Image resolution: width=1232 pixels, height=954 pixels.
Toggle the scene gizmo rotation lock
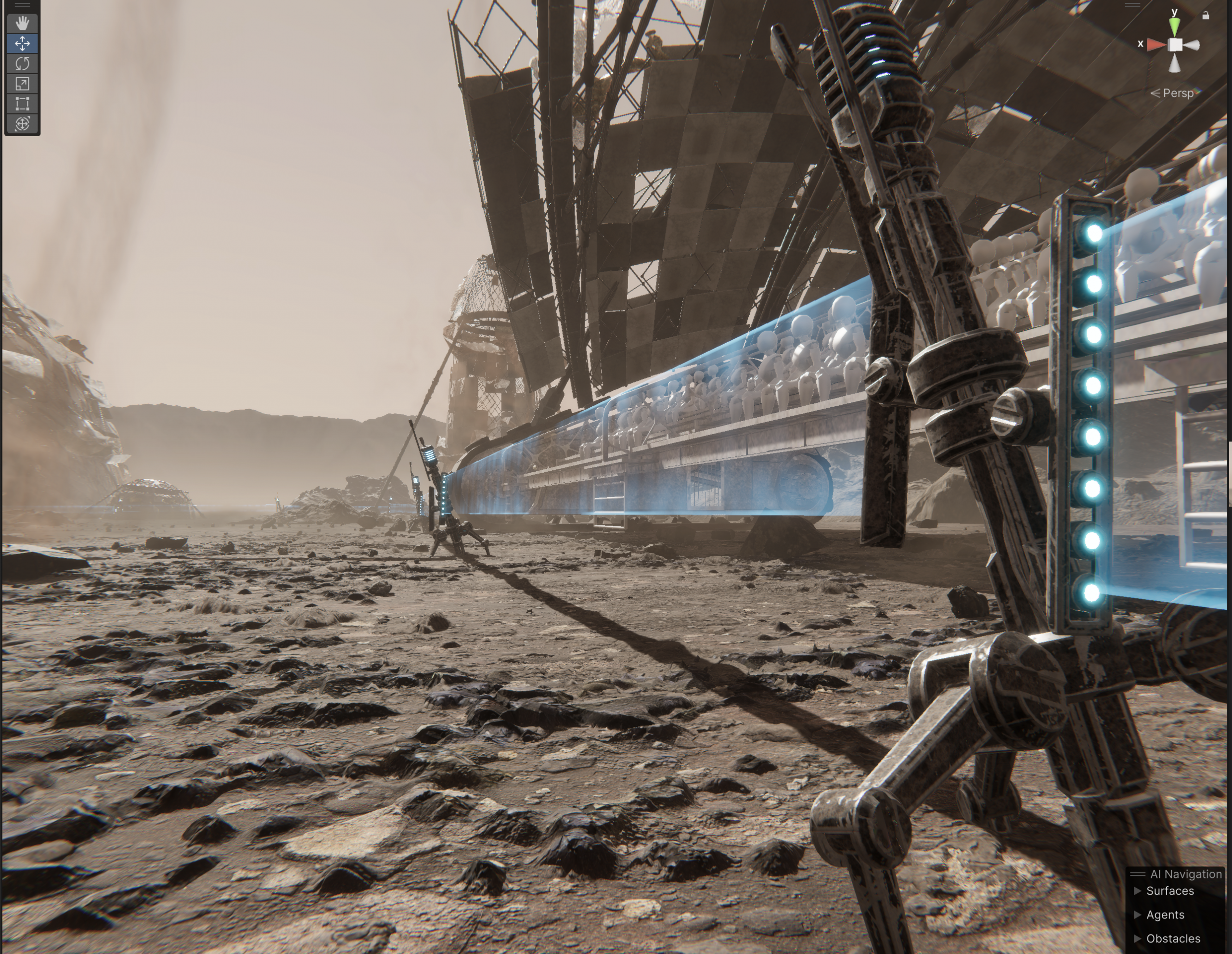(x=1206, y=16)
